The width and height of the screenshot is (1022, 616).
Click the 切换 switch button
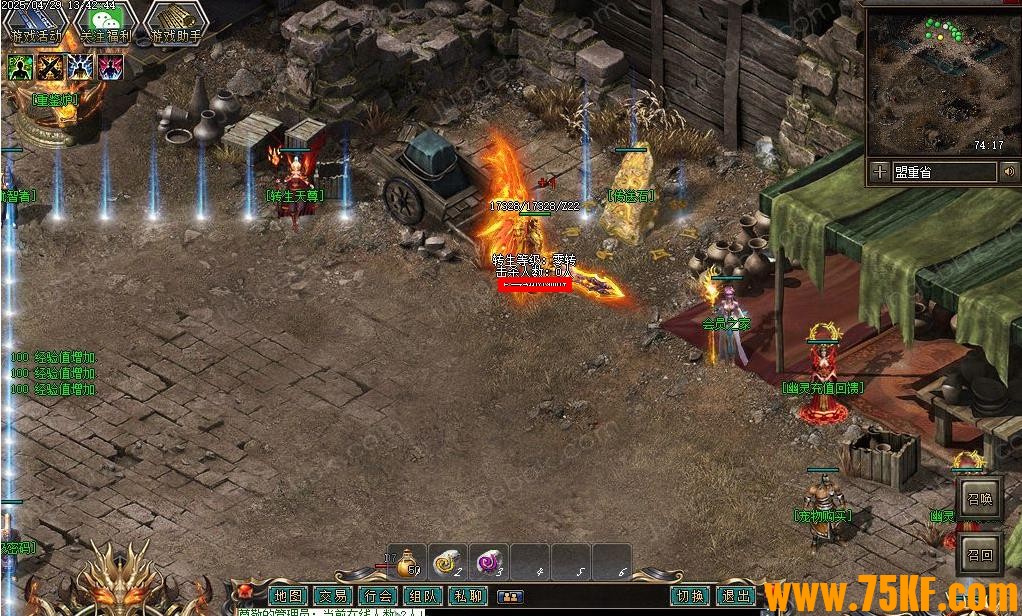(690, 596)
